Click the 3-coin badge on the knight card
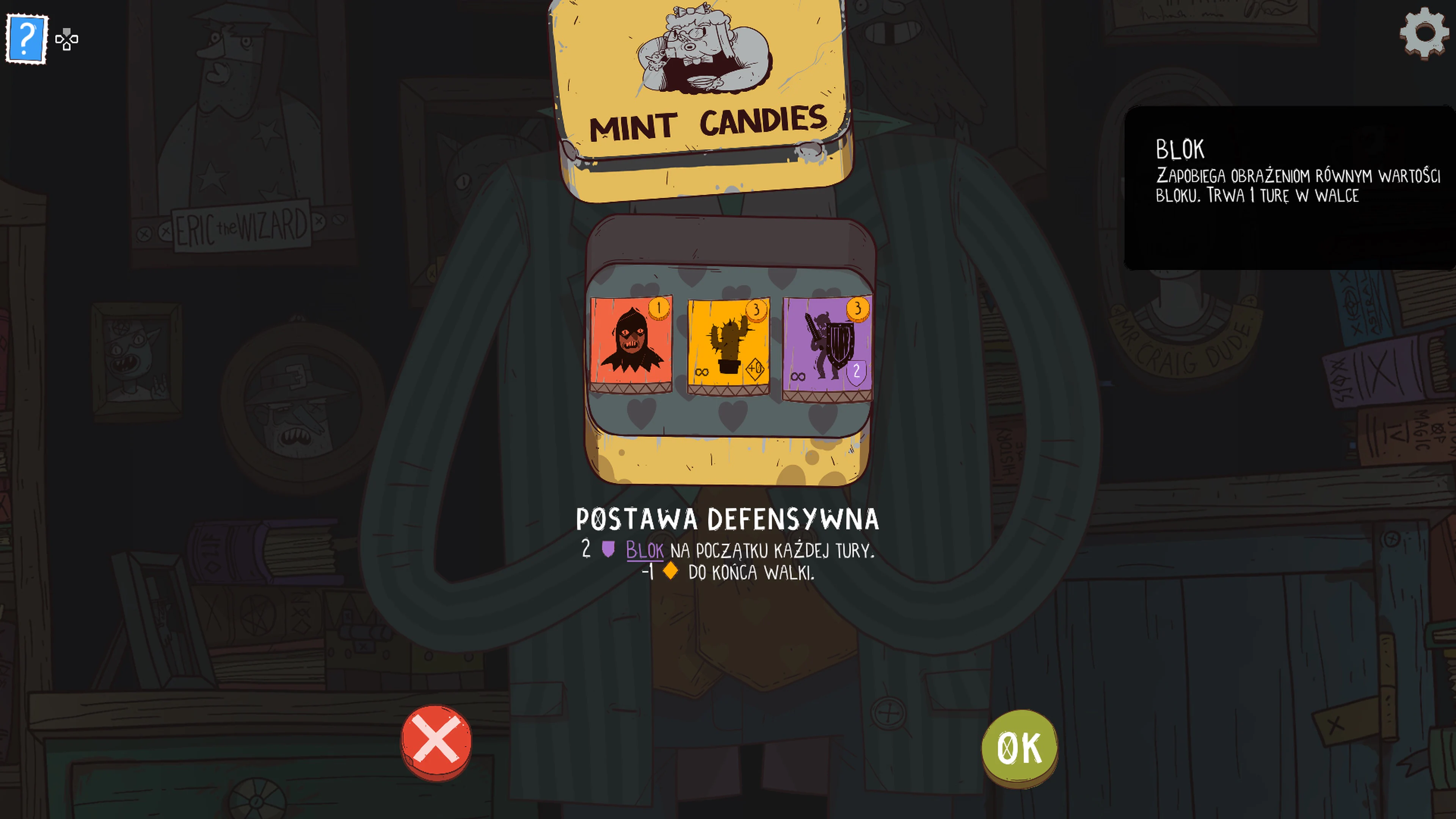This screenshot has width=1456, height=819. pyautogui.click(x=857, y=309)
